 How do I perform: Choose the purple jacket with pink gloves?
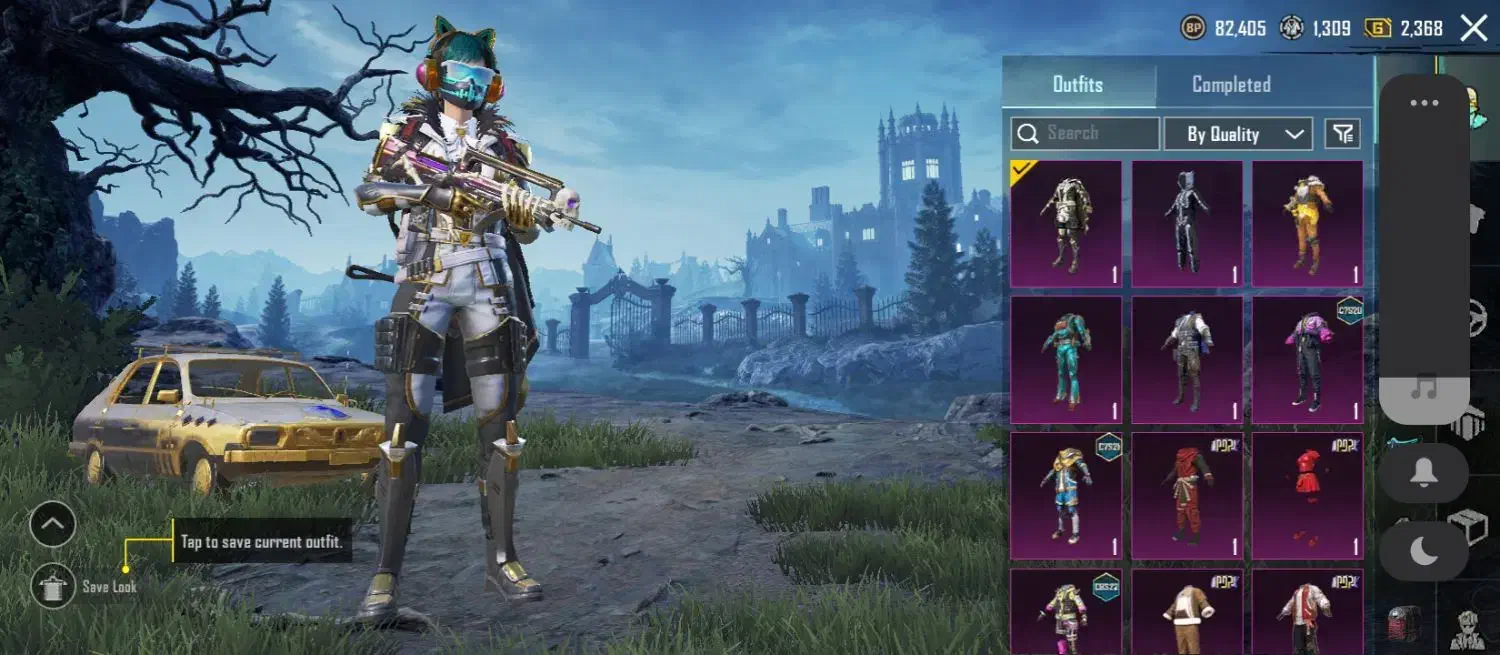[x=1308, y=359]
